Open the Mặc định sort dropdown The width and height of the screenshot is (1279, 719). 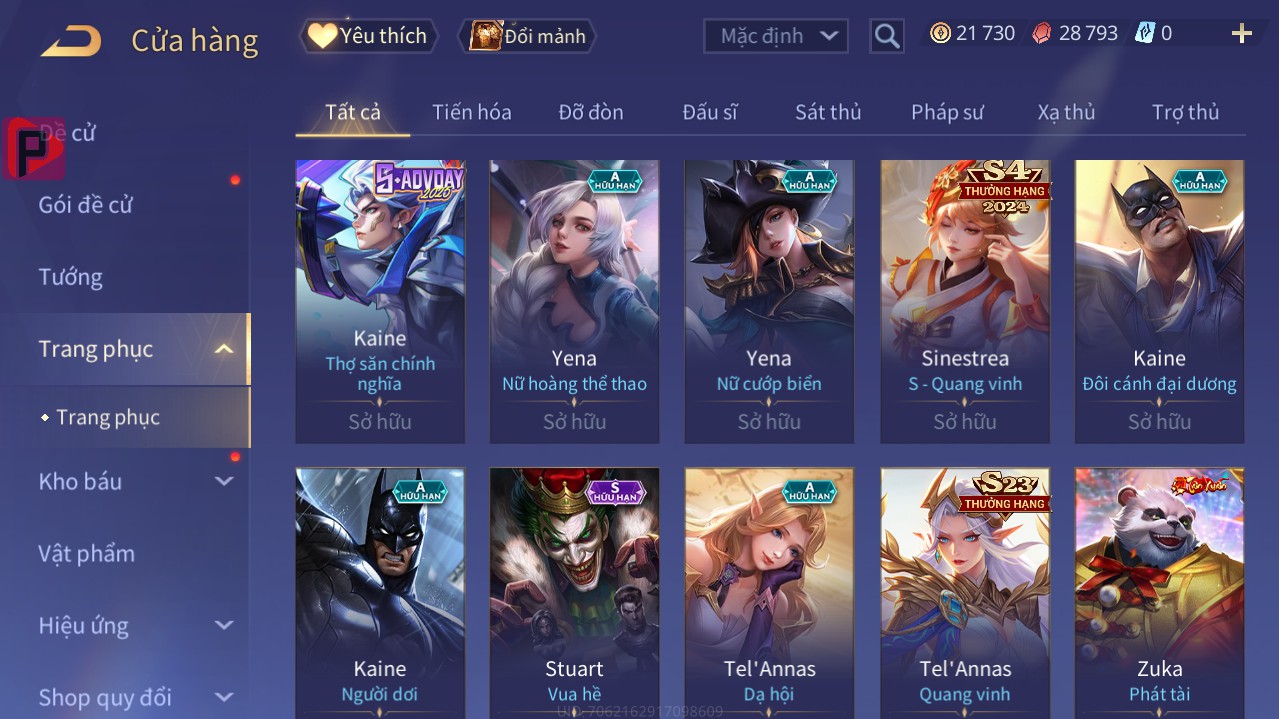point(776,36)
